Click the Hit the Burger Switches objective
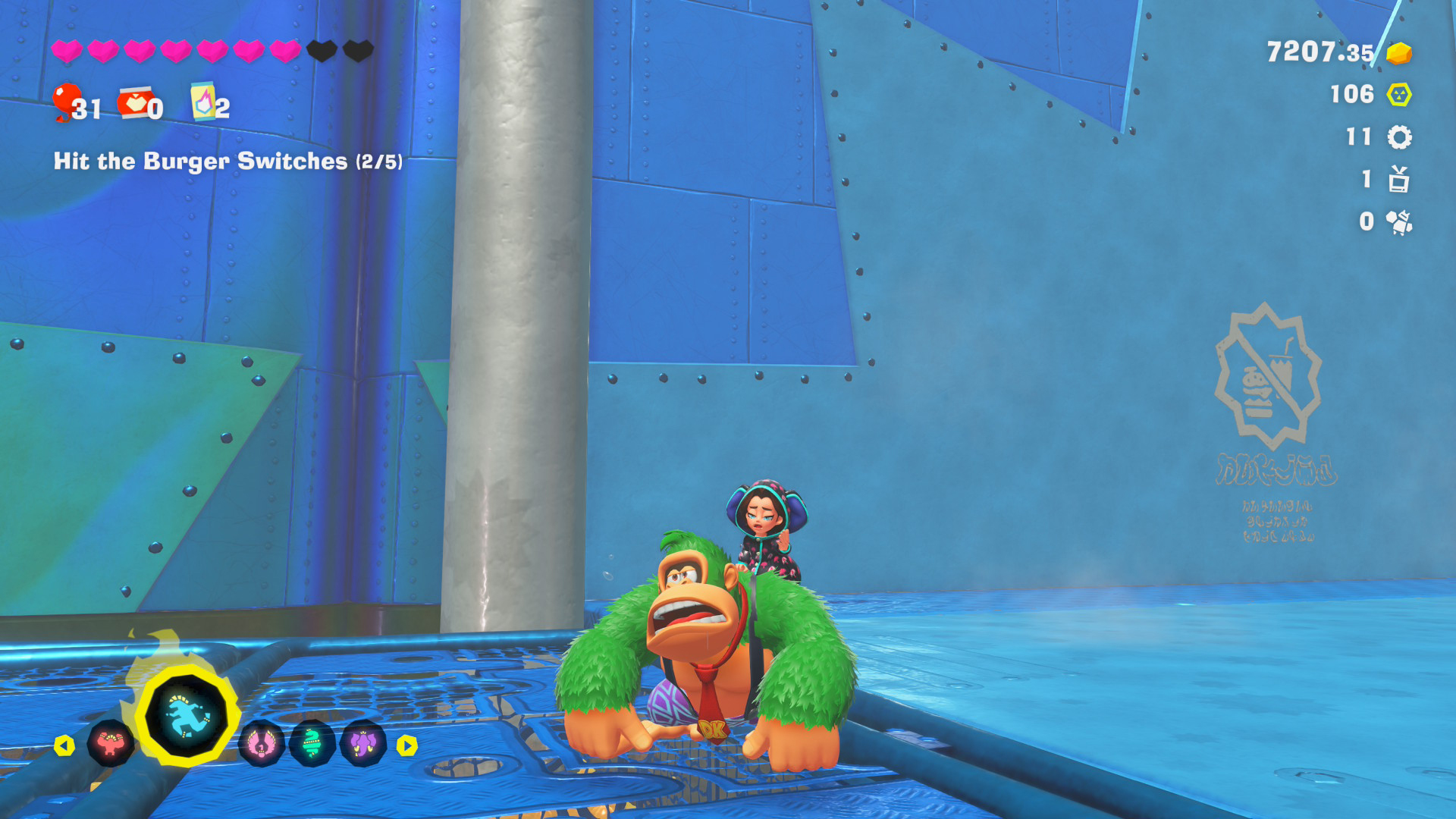Image resolution: width=1456 pixels, height=819 pixels. [x=227, y=162]
